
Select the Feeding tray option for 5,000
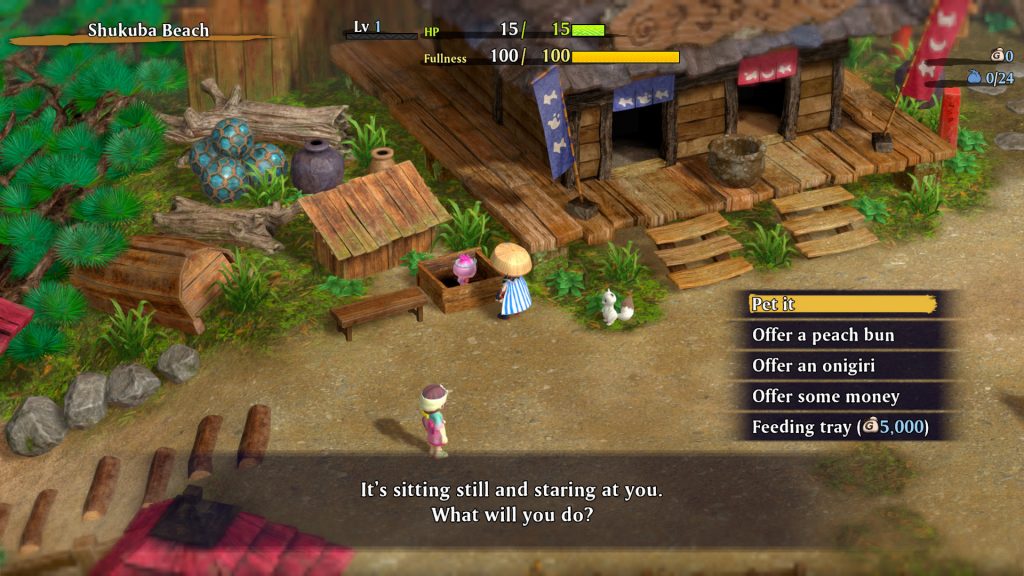point(842,427)
